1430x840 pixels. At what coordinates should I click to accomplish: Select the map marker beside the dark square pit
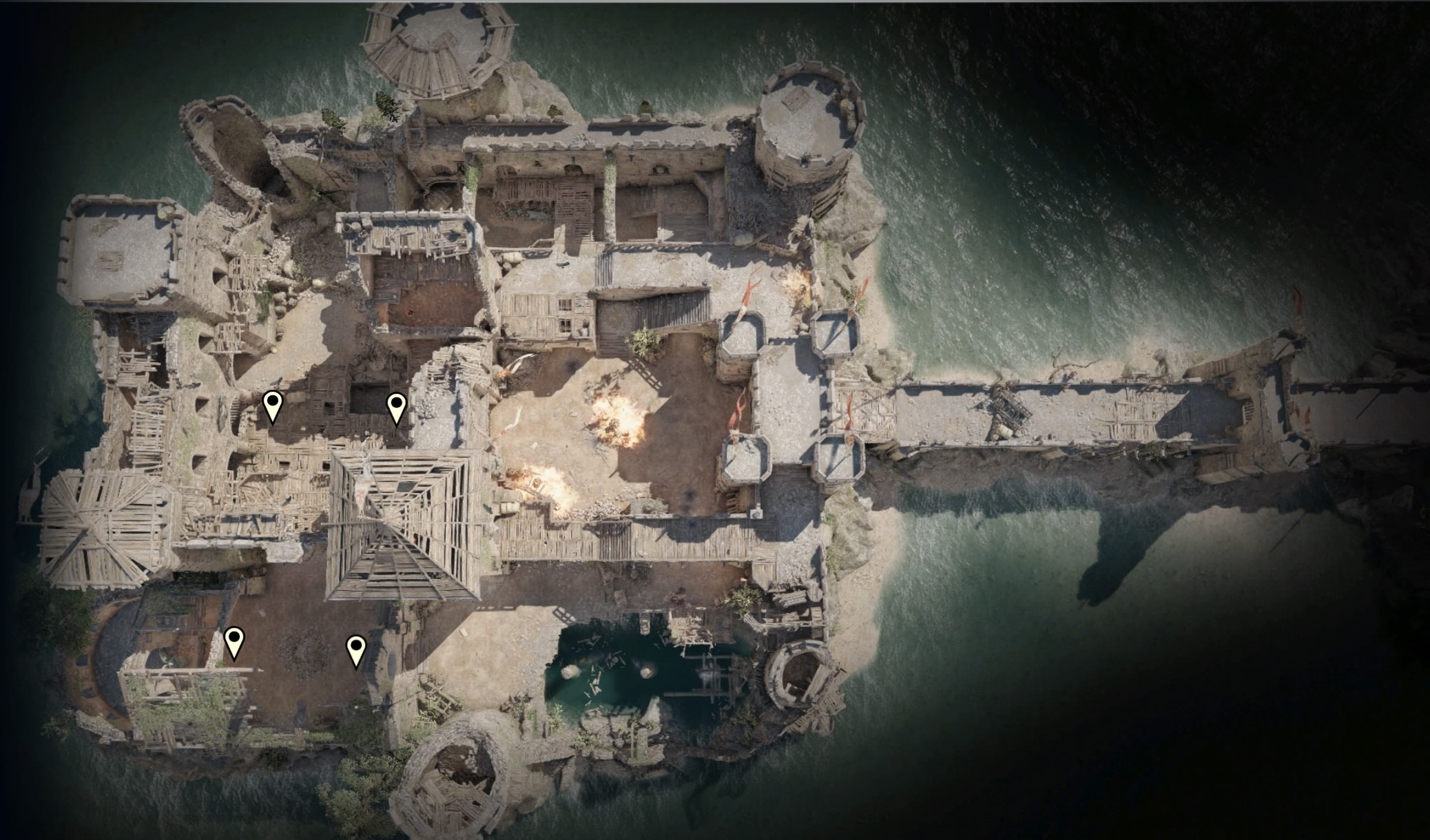(396, 408)
